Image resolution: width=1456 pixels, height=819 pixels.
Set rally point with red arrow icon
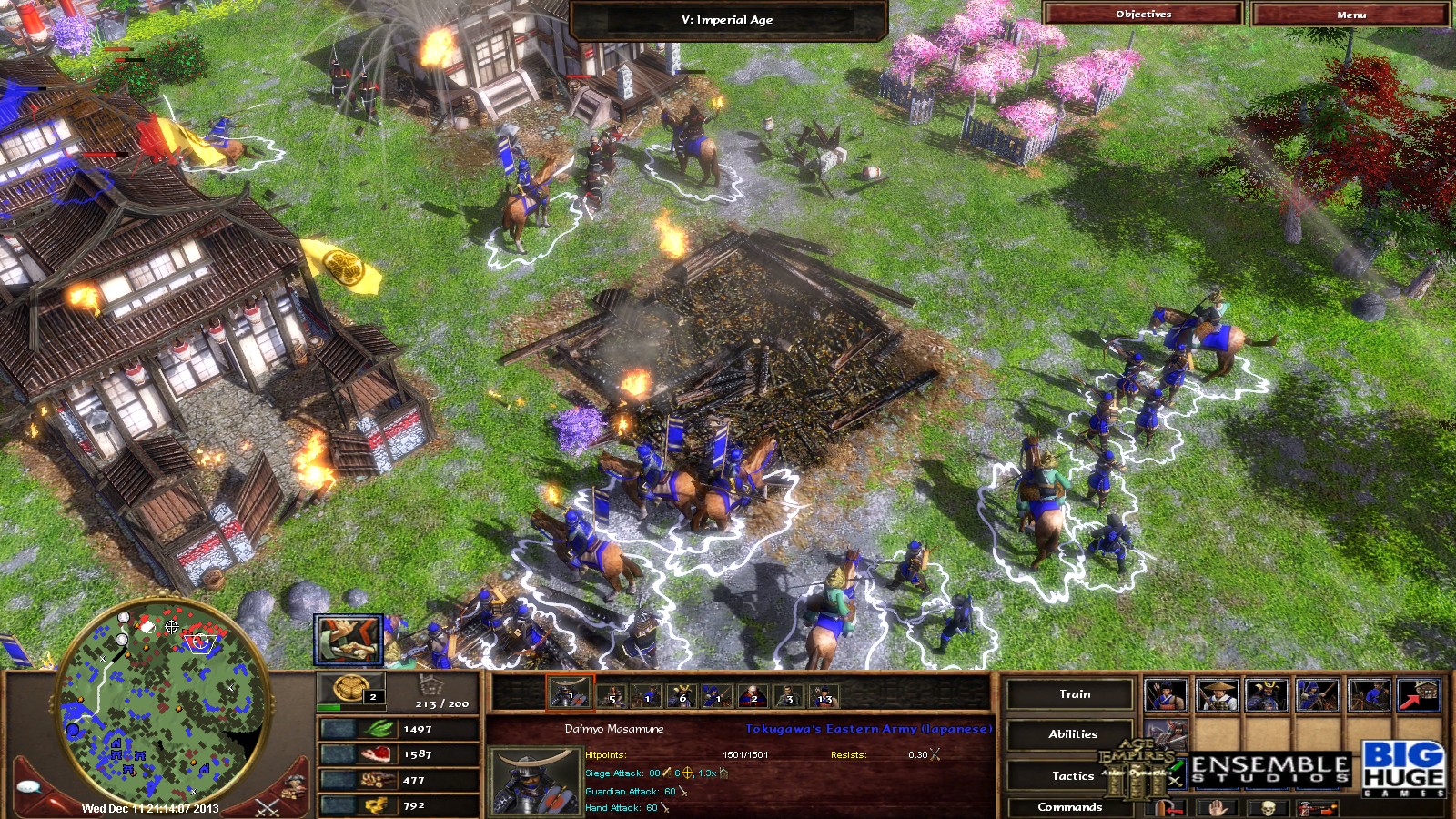point(1420,695)
